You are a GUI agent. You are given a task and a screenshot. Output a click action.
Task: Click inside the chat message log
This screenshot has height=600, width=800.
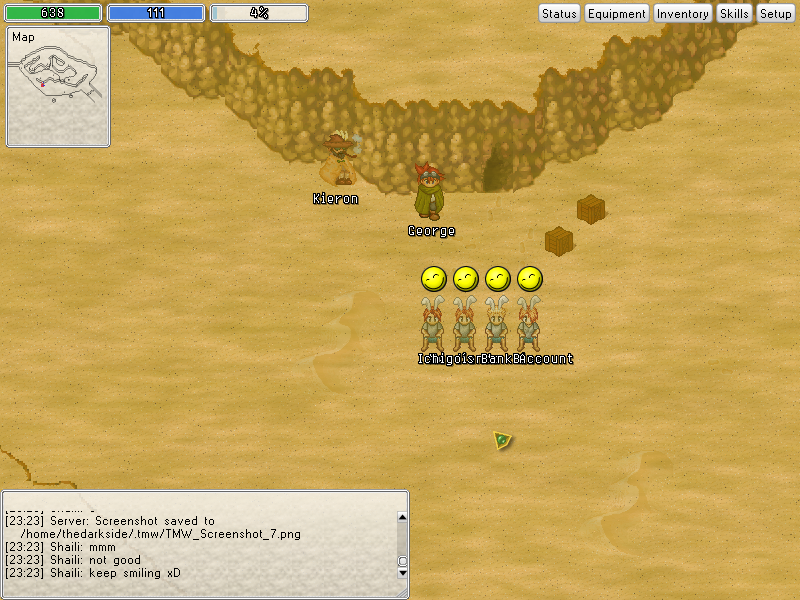[200, 545]
